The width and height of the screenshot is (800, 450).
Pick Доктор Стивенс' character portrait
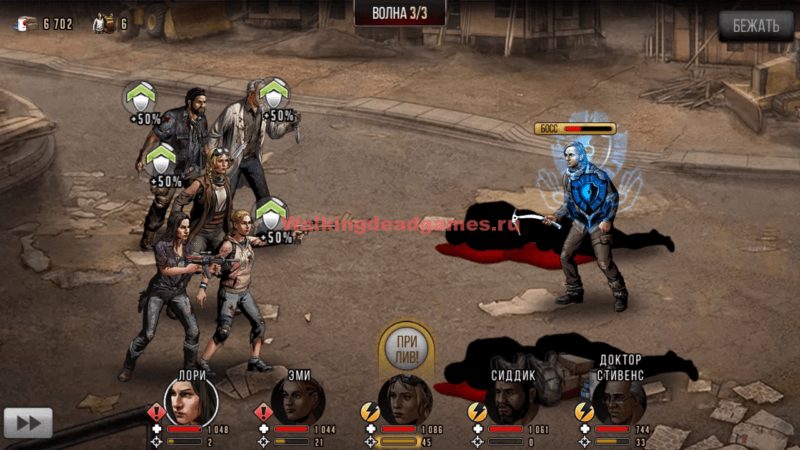pos(619,402)
